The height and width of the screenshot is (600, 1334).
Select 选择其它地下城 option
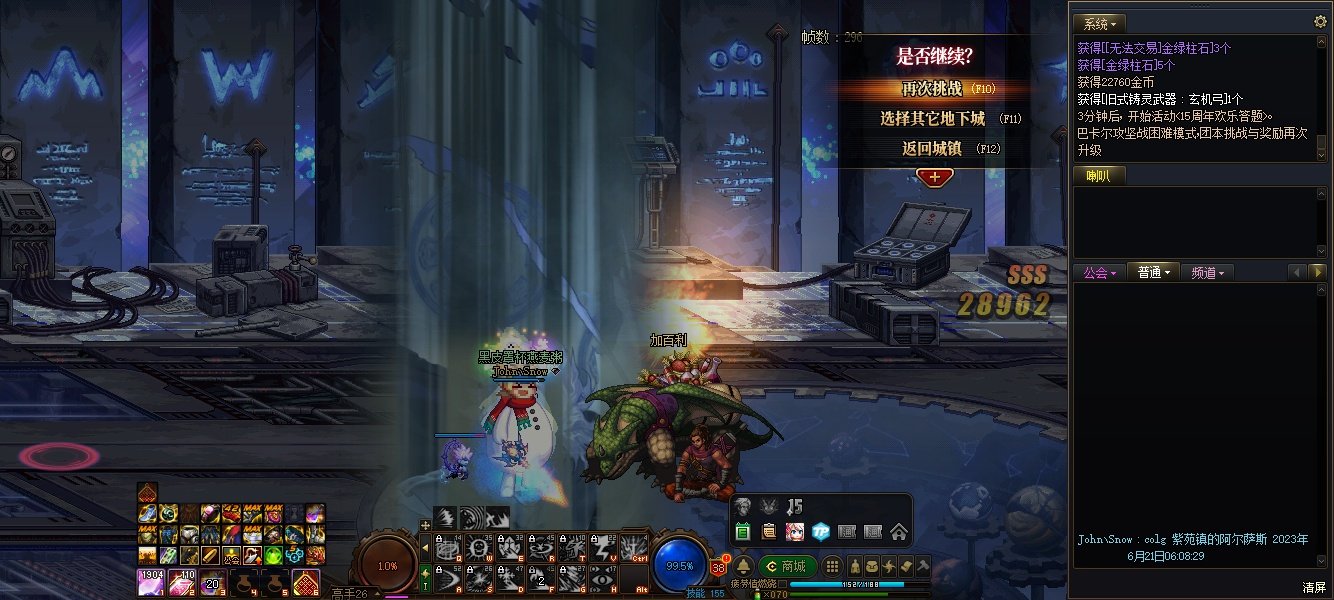click(932, 119)
